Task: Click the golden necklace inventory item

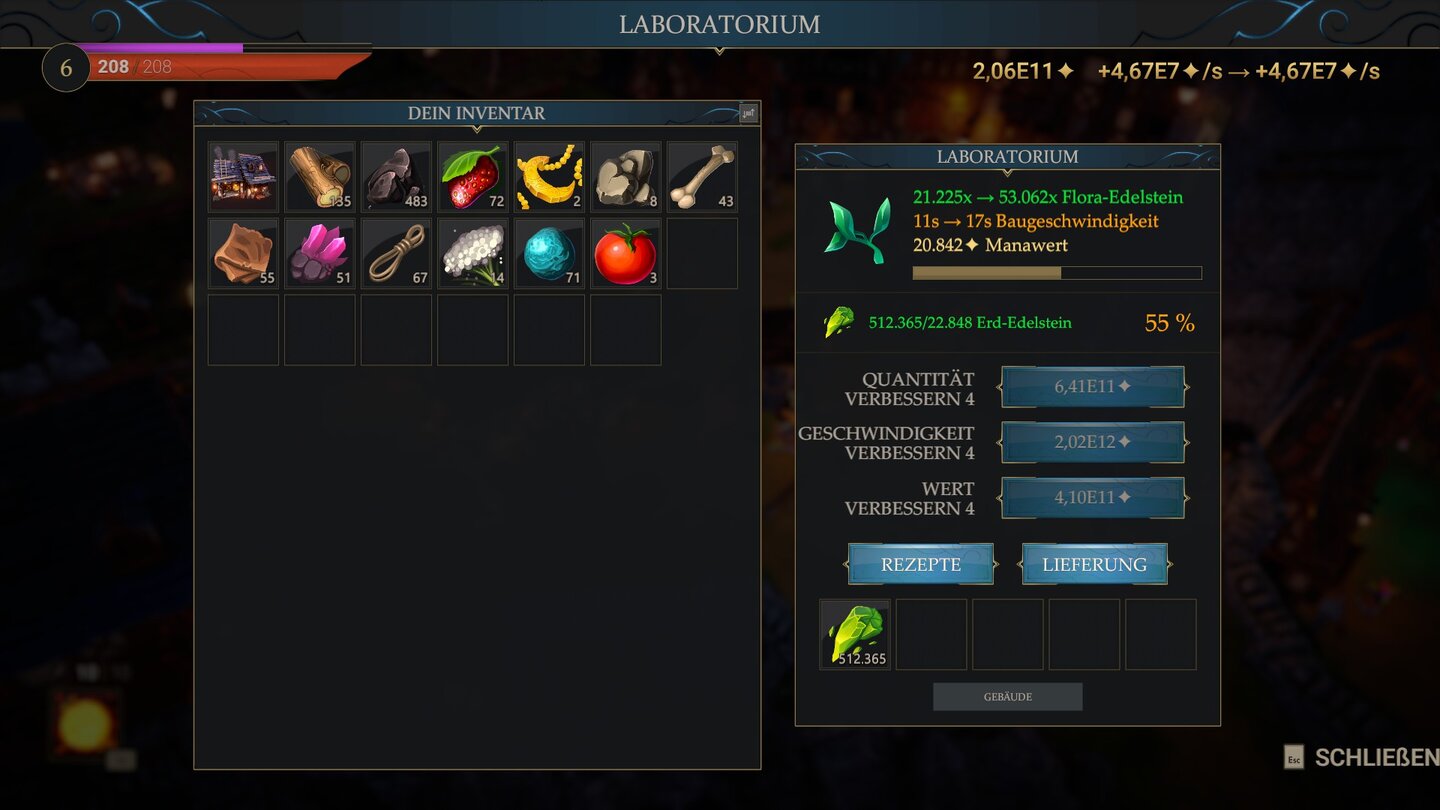Action: 548,176
